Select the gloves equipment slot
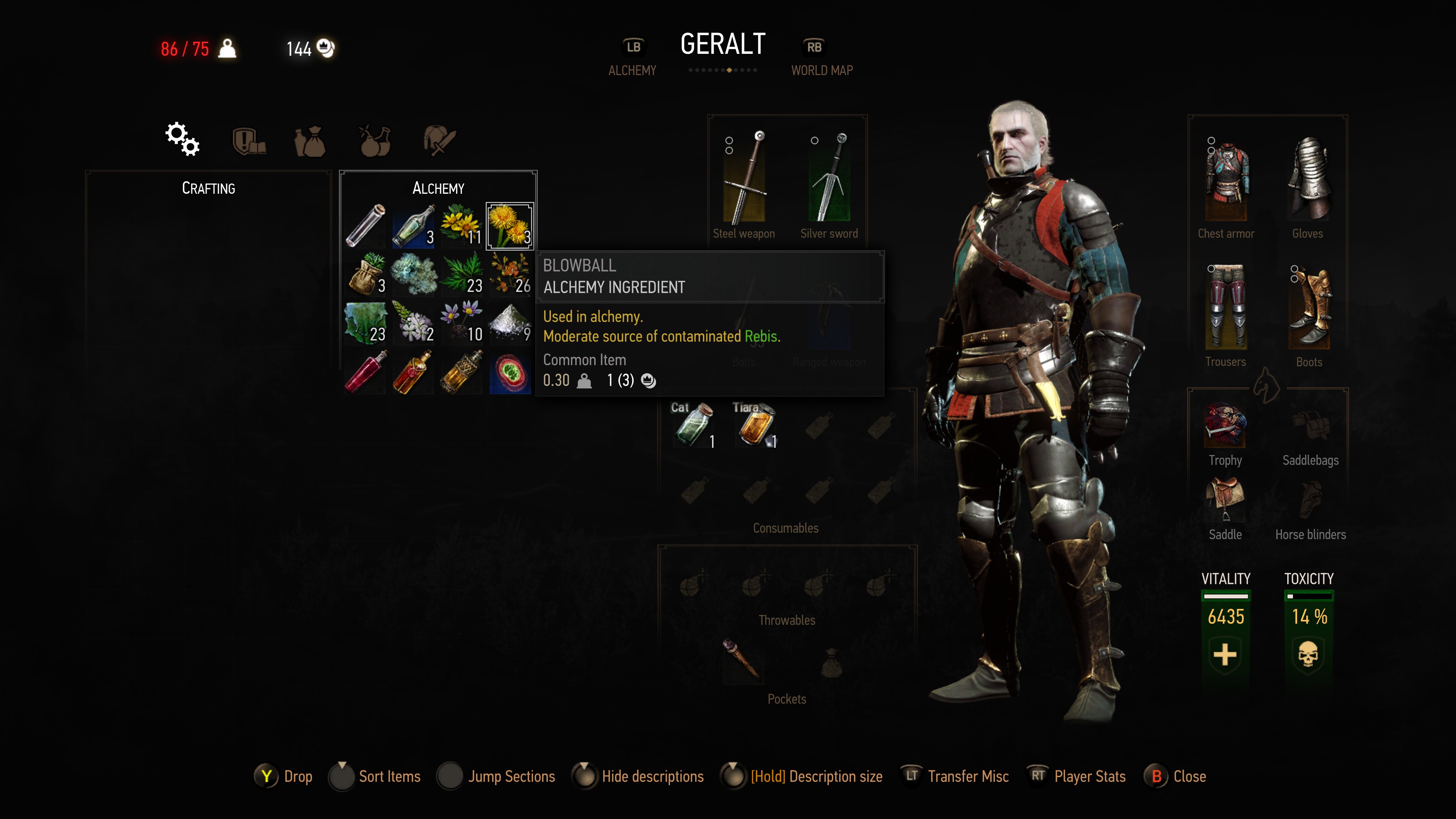 pos(1308,180)
